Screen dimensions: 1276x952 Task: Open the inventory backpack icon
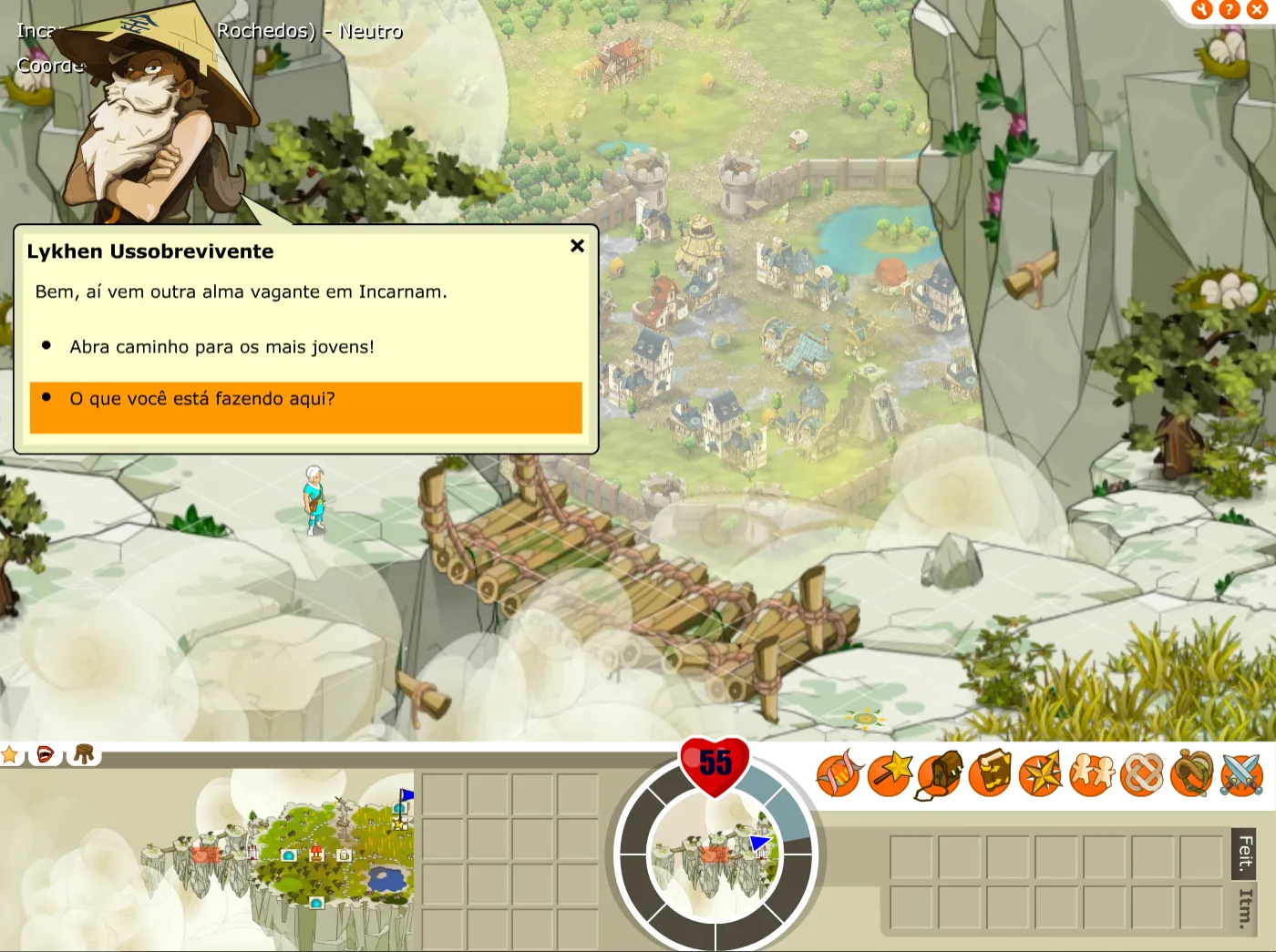point(940,774)
